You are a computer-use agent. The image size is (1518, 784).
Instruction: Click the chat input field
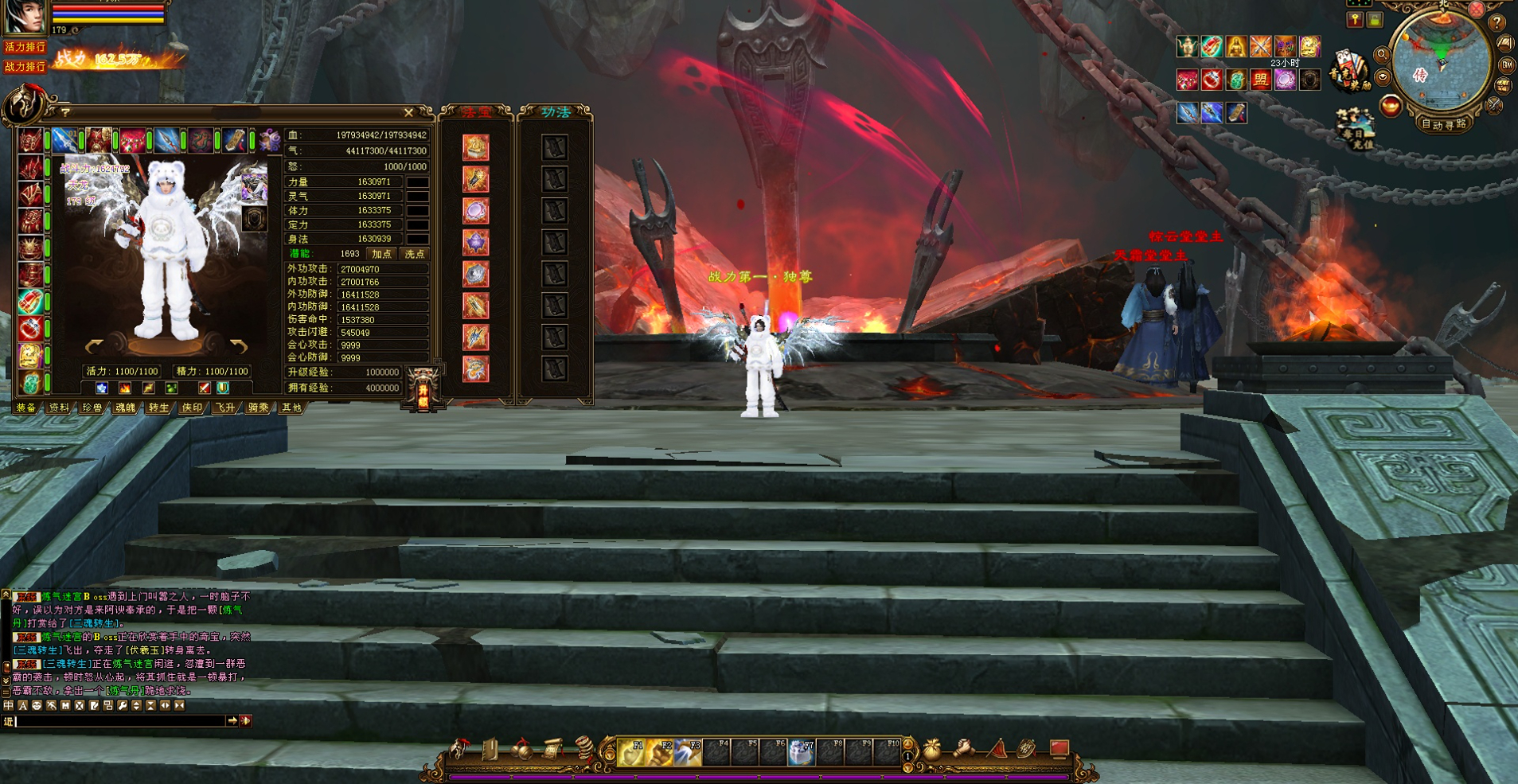click(119, 721)
